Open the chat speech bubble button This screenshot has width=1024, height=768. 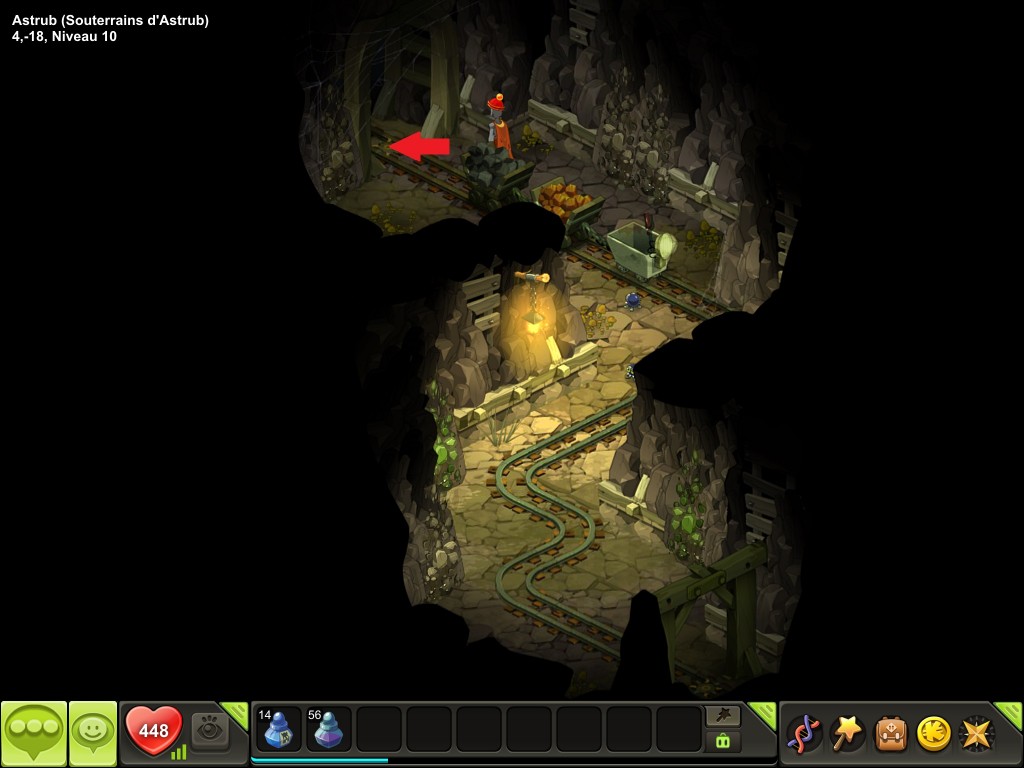34,733
